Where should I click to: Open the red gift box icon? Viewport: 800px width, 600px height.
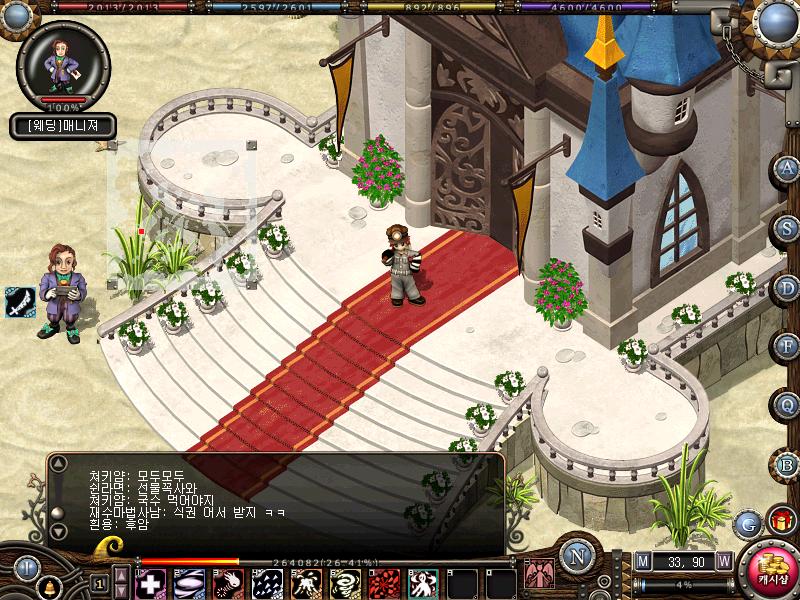(780, 521)
